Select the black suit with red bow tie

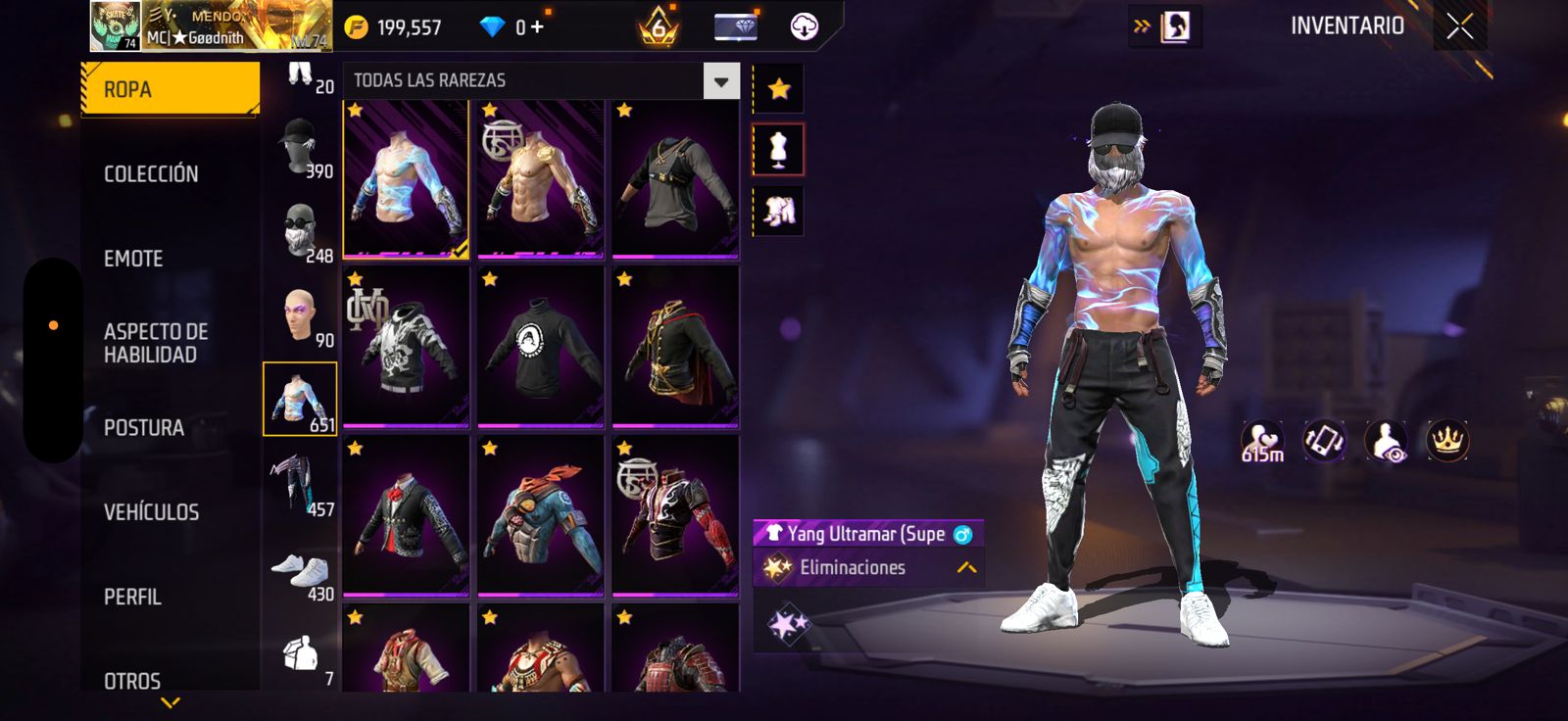click(x=406, y=516)
